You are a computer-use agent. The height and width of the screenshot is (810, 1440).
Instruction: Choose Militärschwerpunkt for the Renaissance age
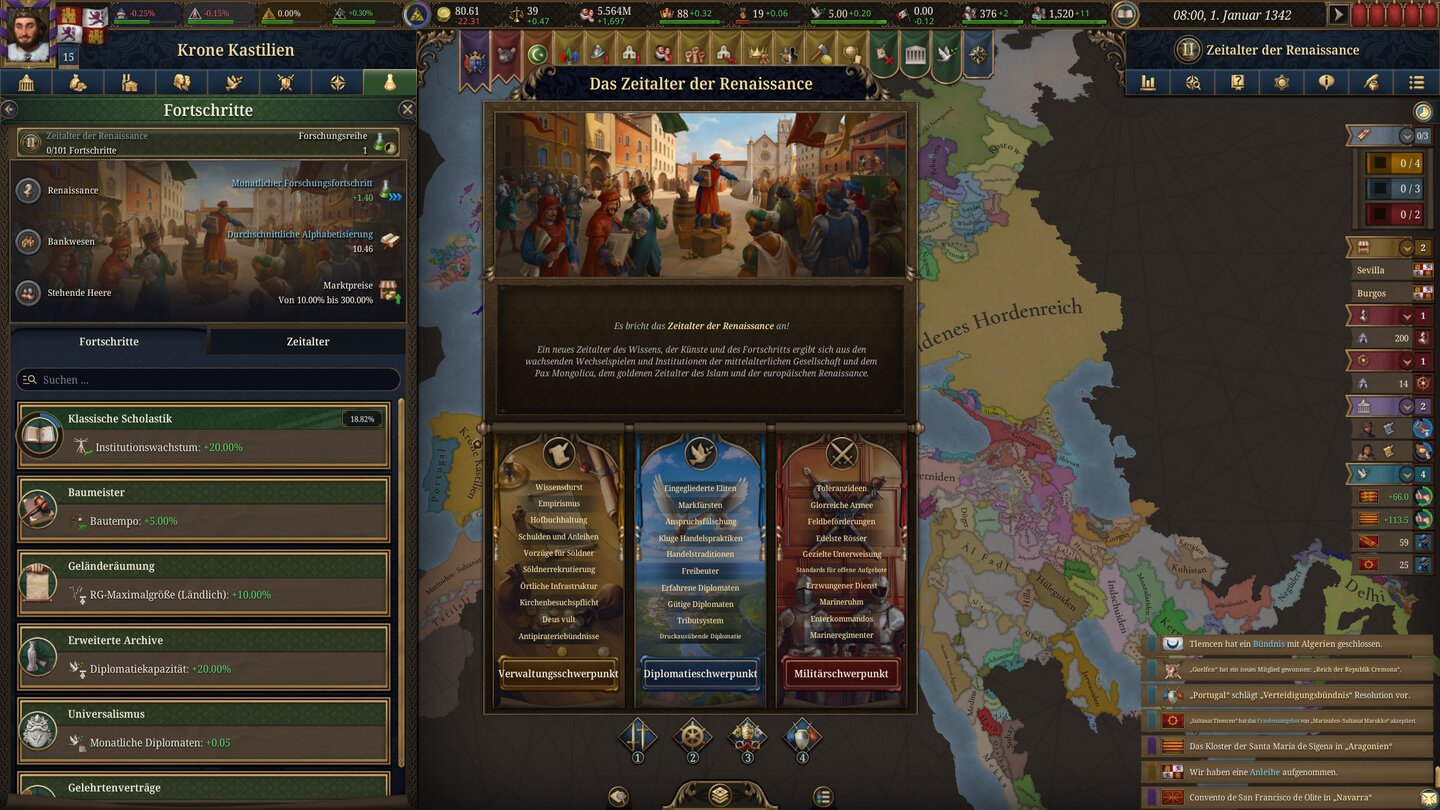tap(840, 673)
